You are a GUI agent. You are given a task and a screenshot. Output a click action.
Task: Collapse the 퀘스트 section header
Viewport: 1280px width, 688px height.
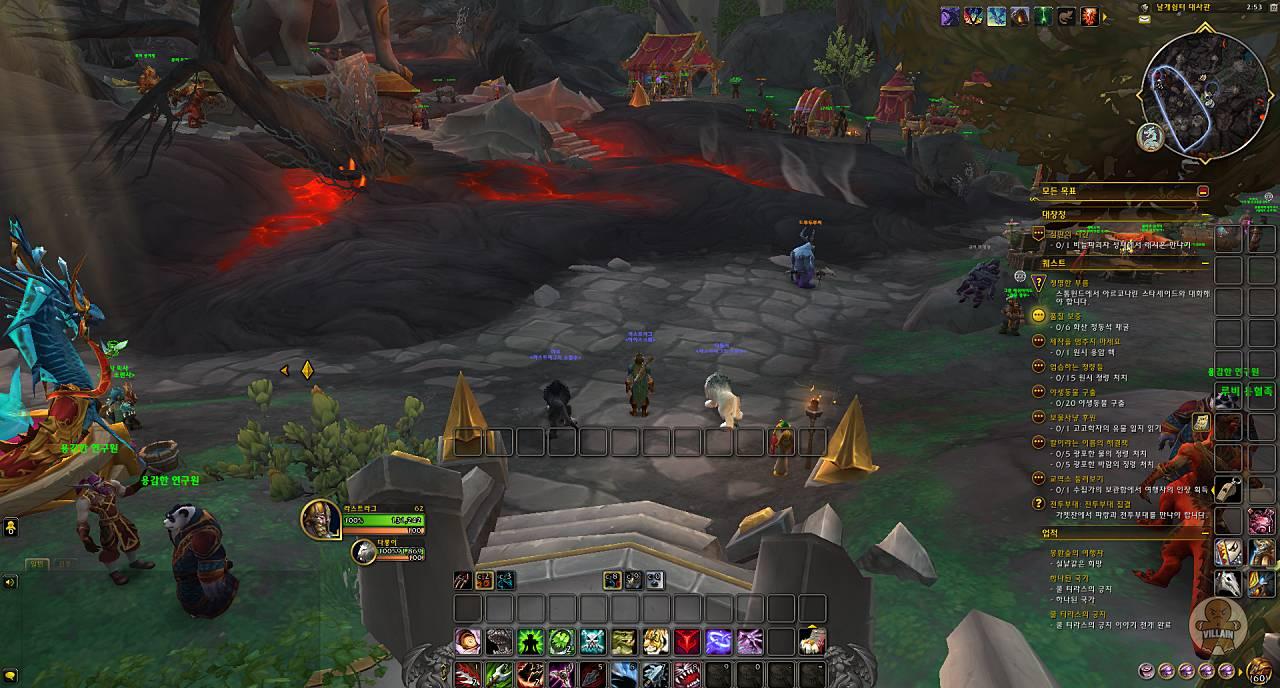pos(1204,264)
